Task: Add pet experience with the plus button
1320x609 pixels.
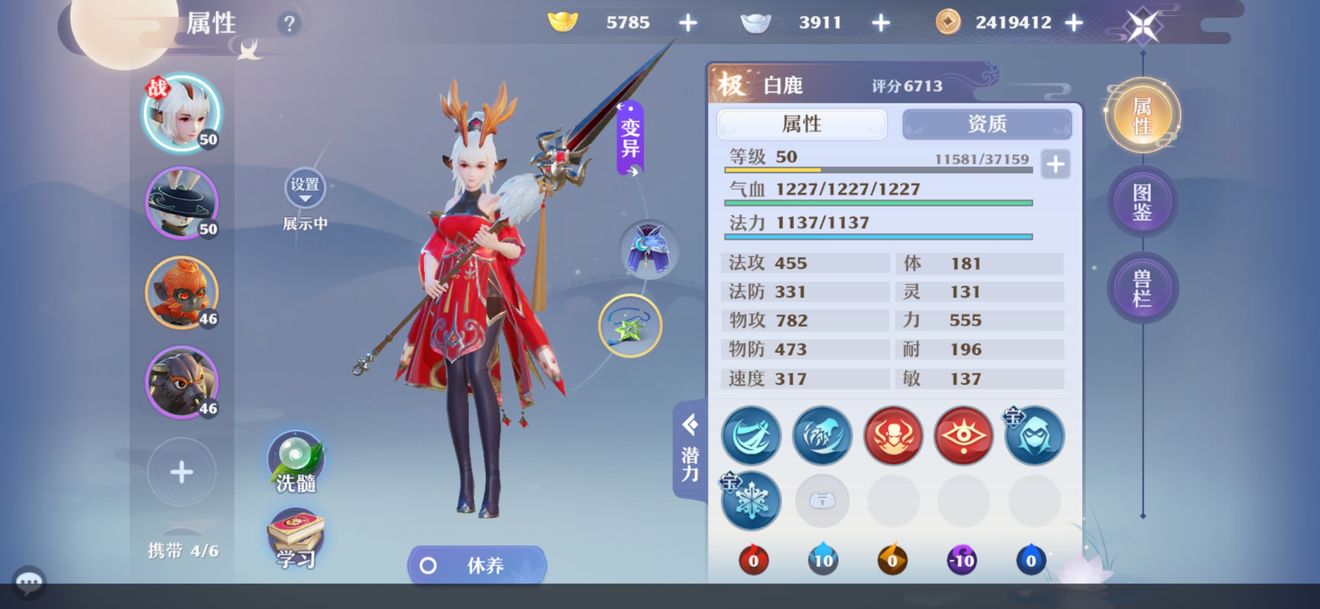Action: (x=1055, y=164)
